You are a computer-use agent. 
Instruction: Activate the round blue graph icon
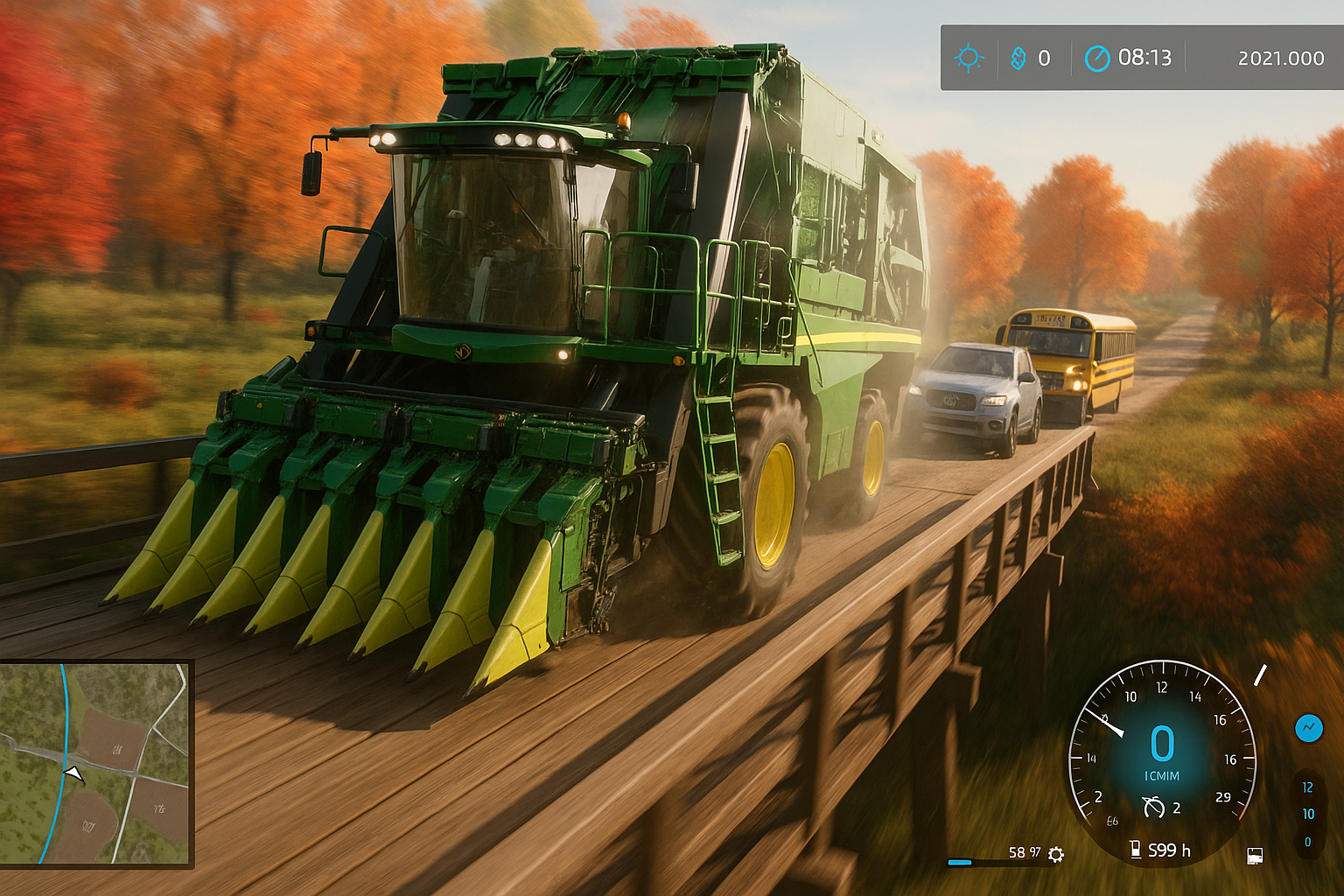click(x=1309, y=727)
